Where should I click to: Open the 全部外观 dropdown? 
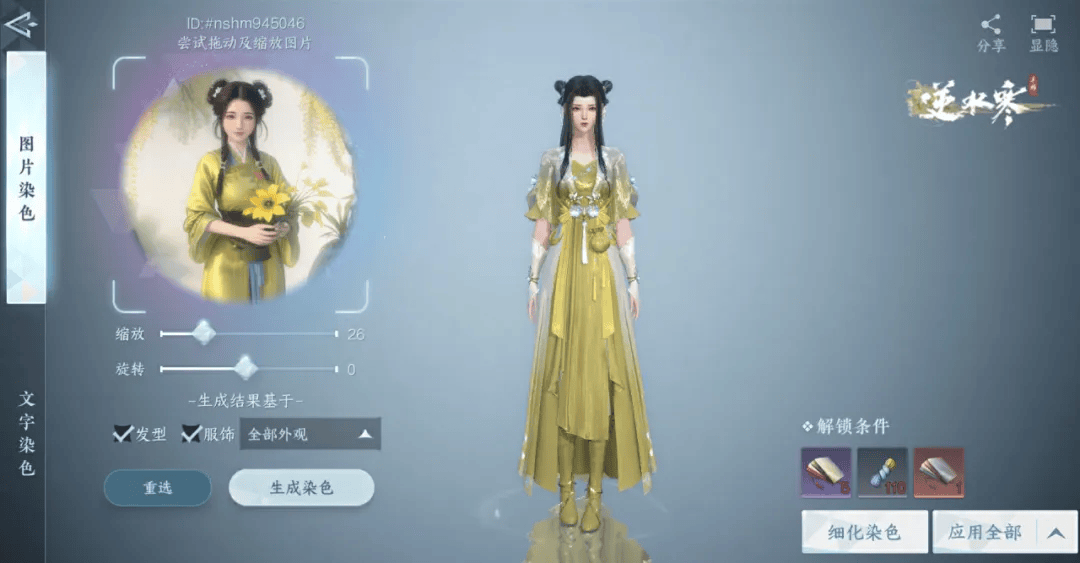pos(310,434)
